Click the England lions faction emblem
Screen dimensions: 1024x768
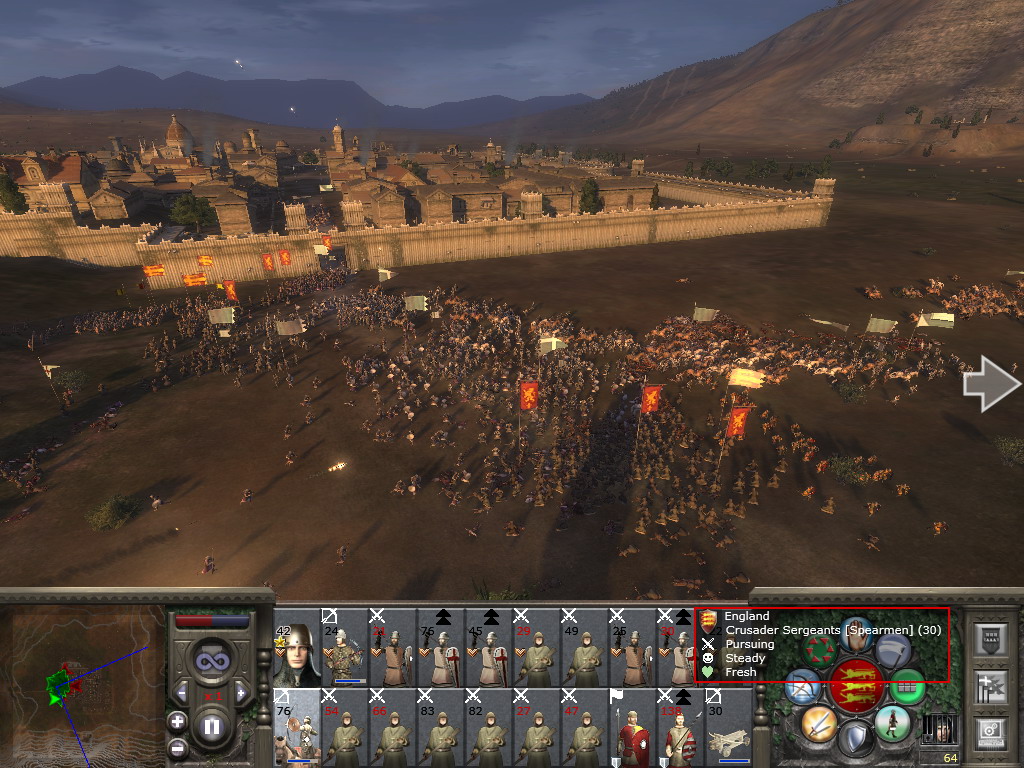pyautogui.click(x=856, y=686)
